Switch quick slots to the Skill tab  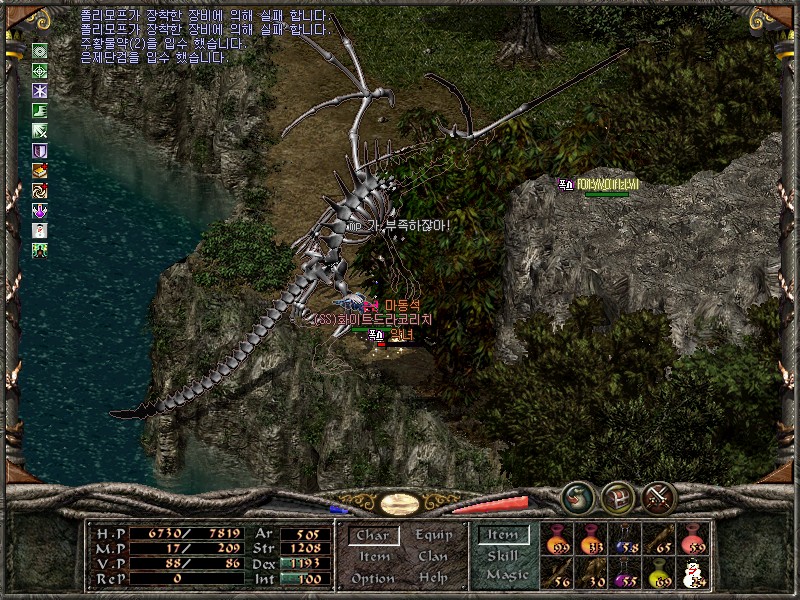(503, 555)
